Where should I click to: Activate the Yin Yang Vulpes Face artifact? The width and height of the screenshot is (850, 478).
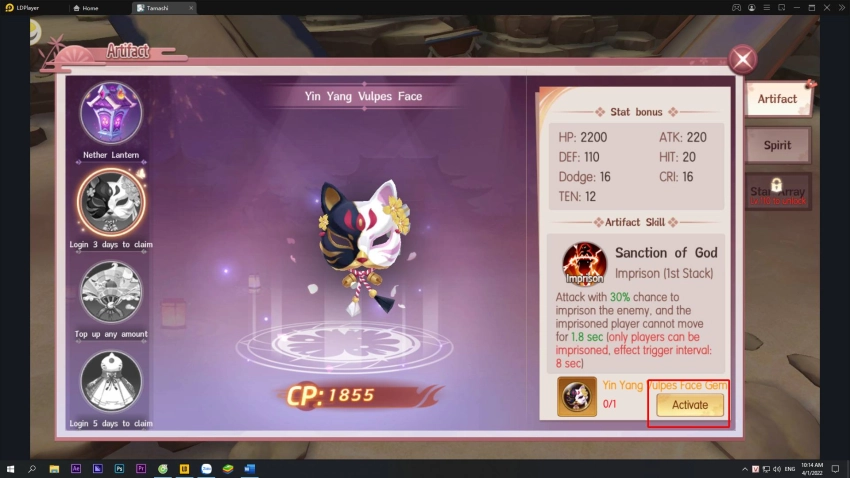[690, 405]
